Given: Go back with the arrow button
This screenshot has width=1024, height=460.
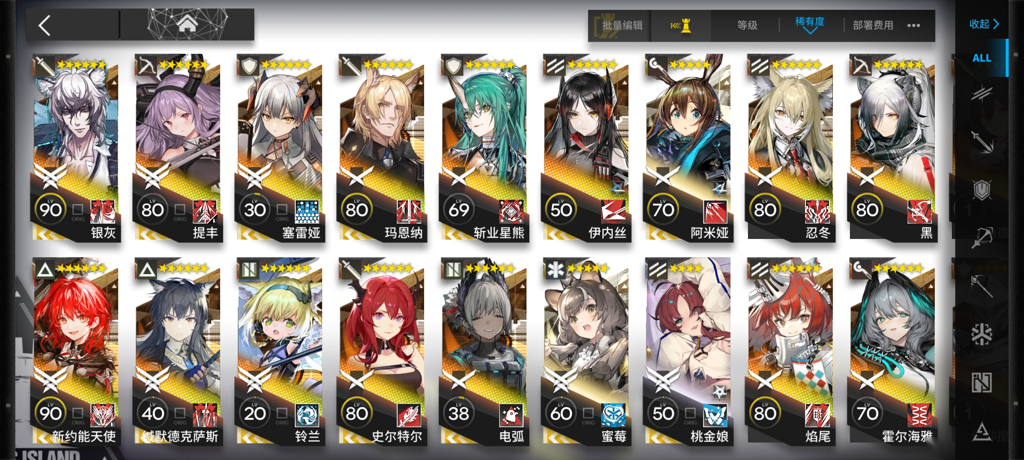Looking at the screenshot, I should pos(45,25).
